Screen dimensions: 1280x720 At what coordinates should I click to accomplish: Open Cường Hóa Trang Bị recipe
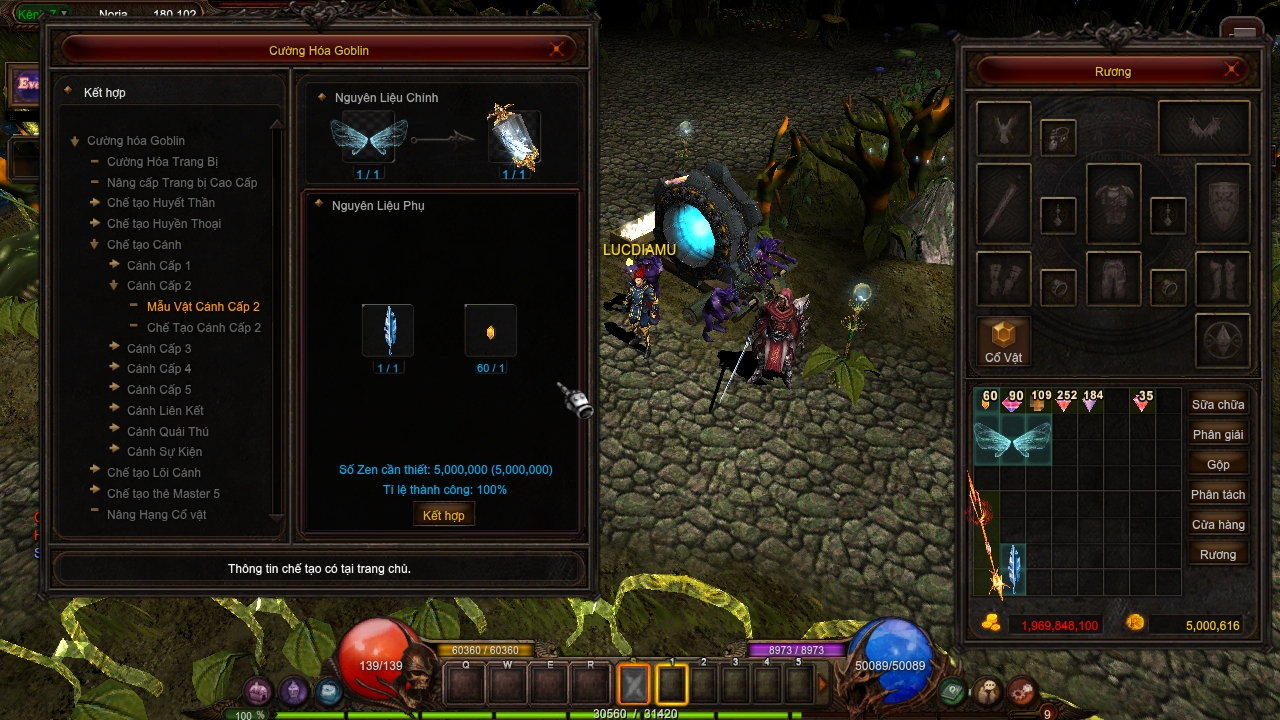tap(162, 161)
